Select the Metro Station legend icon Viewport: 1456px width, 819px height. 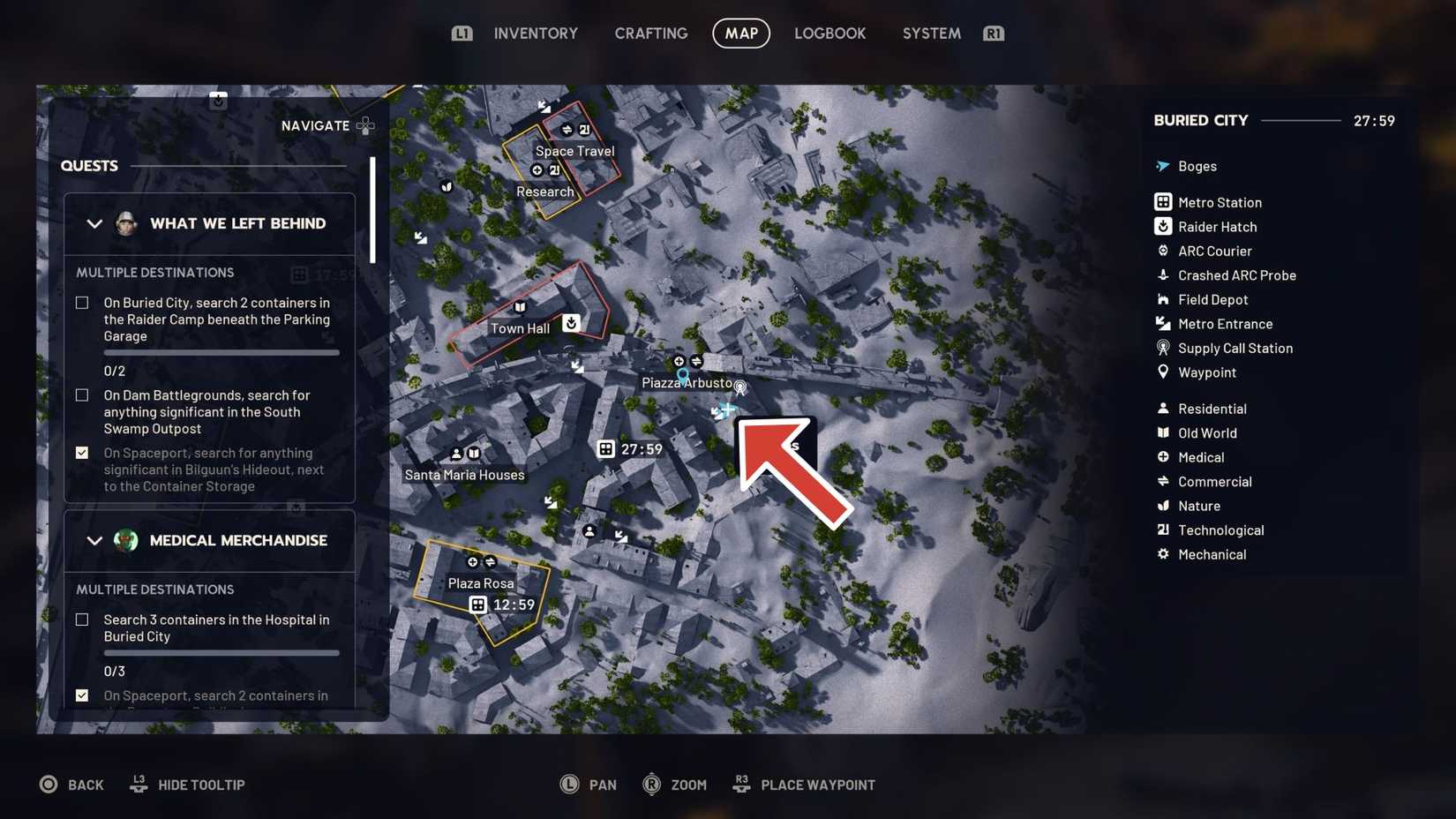(1161, 202)
